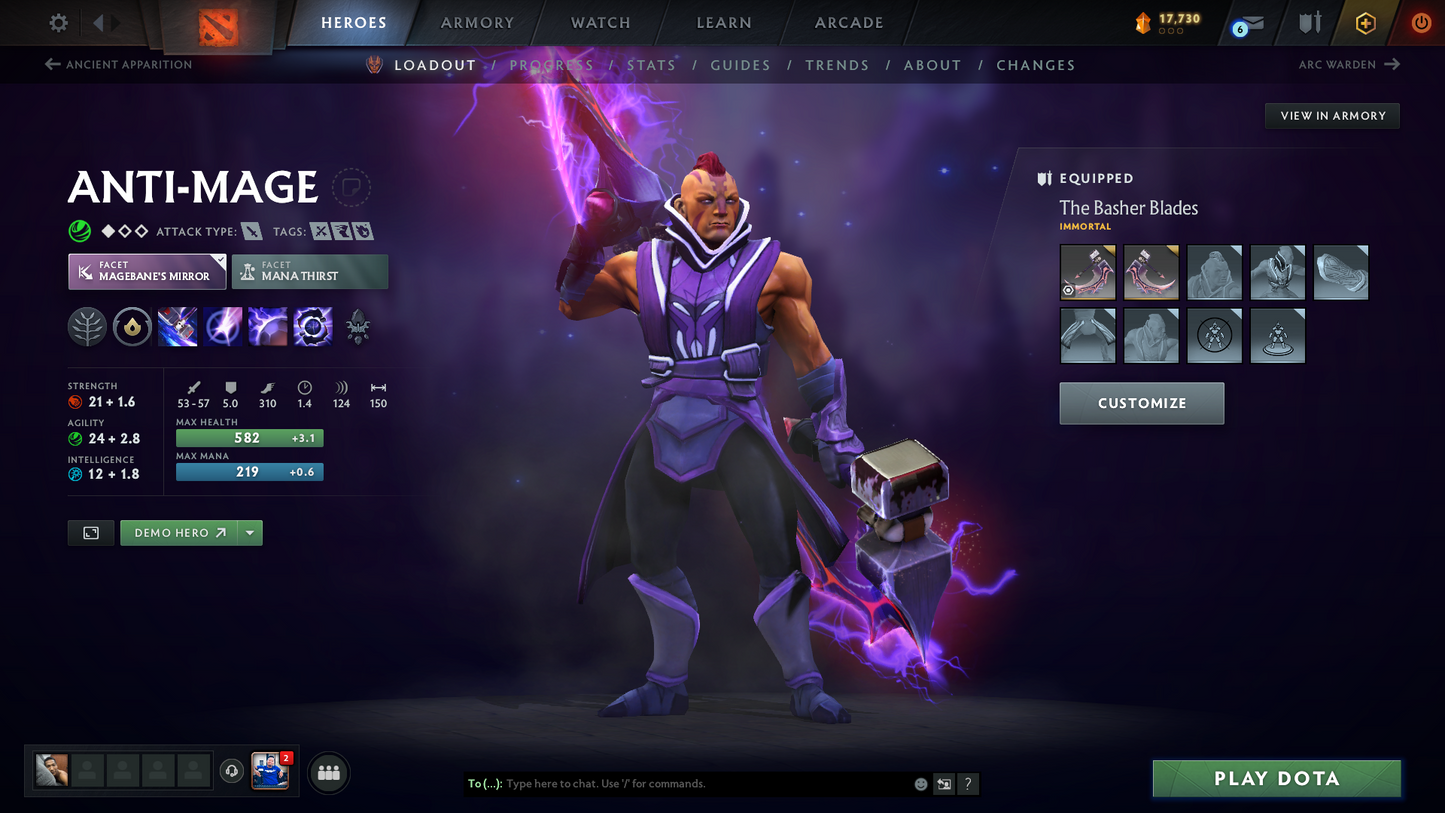Toggle the emoticon picker in chat bar
1445x813 pixels.
coord(919,784)
